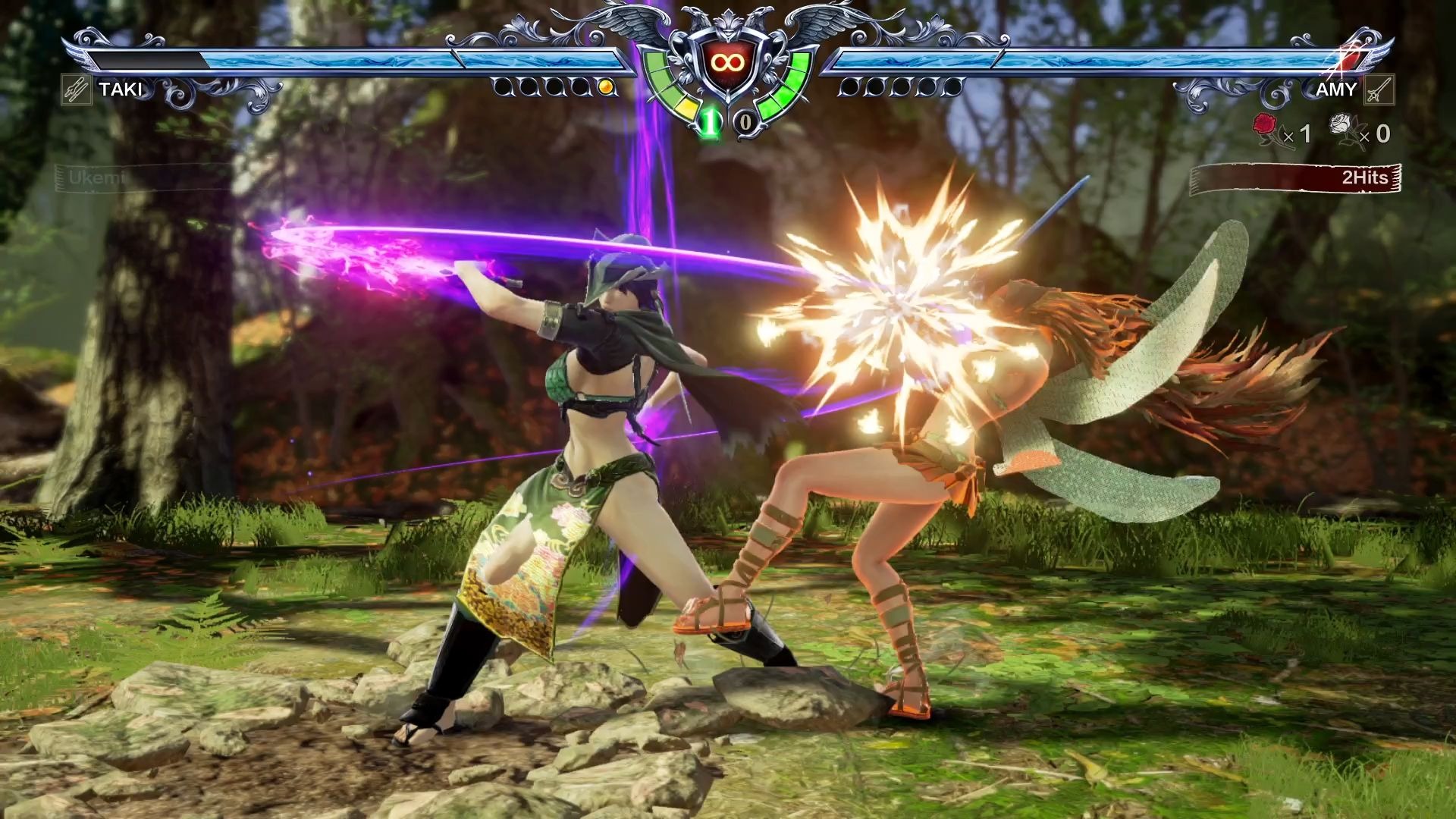Click Amy's rapier weapon icon
1456x819 pixels.
(1379, 90)
